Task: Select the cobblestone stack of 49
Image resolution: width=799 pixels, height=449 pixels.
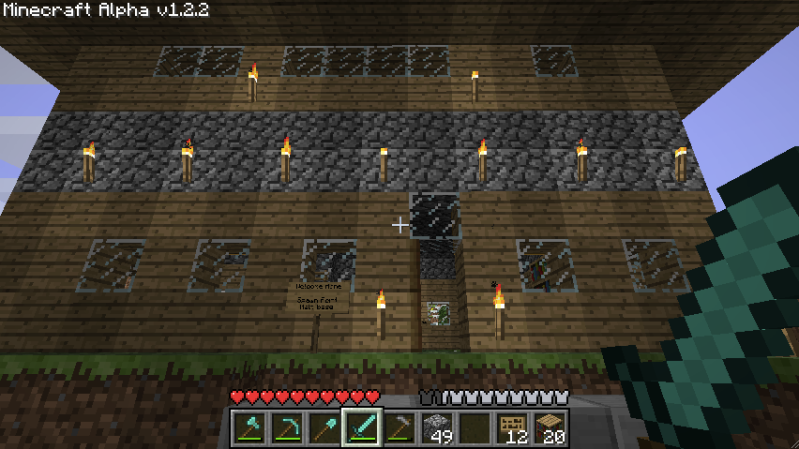Action: (x=436, y=427)
